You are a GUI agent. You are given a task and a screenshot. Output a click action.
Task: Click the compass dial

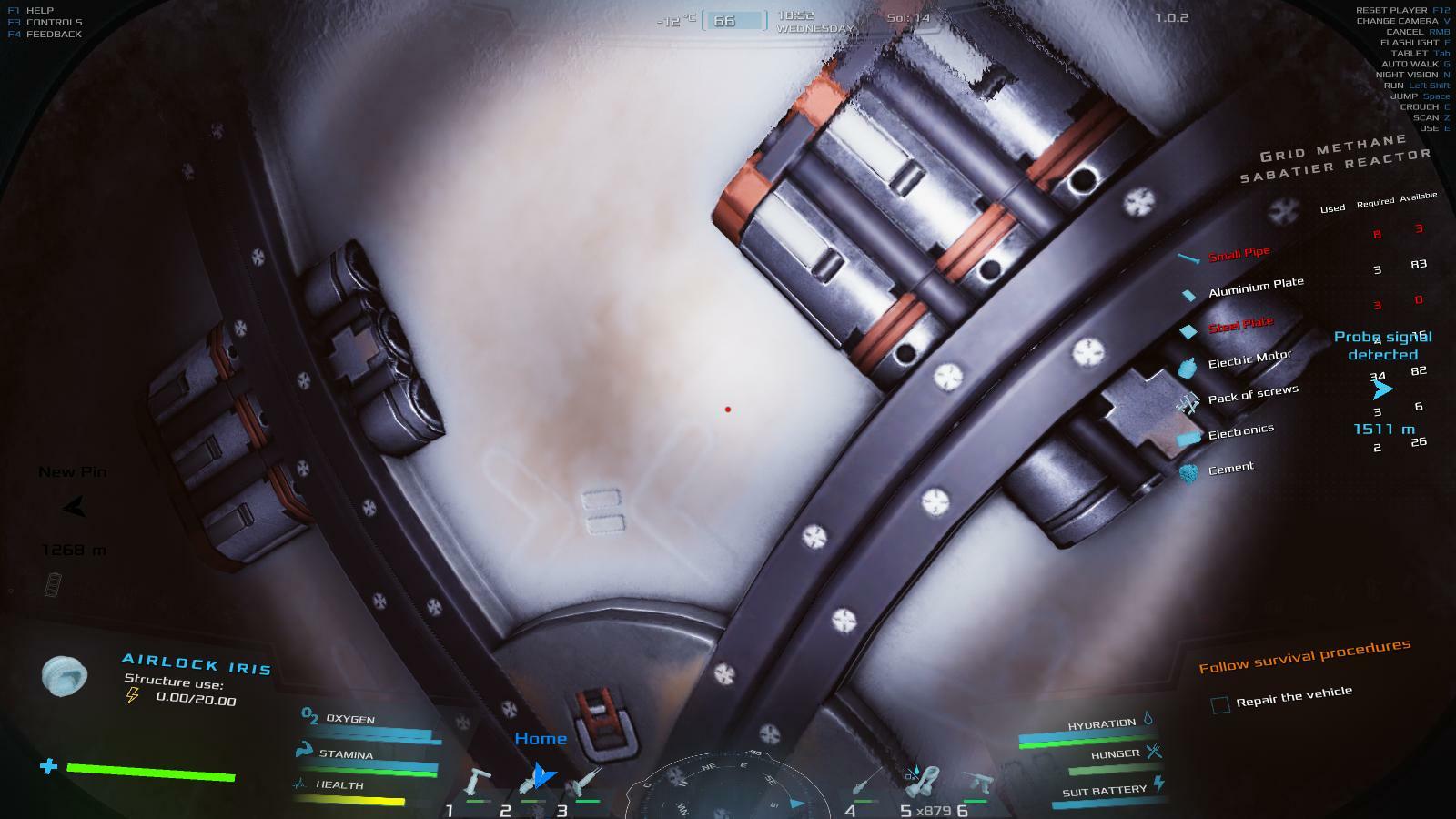coord(724,790)
